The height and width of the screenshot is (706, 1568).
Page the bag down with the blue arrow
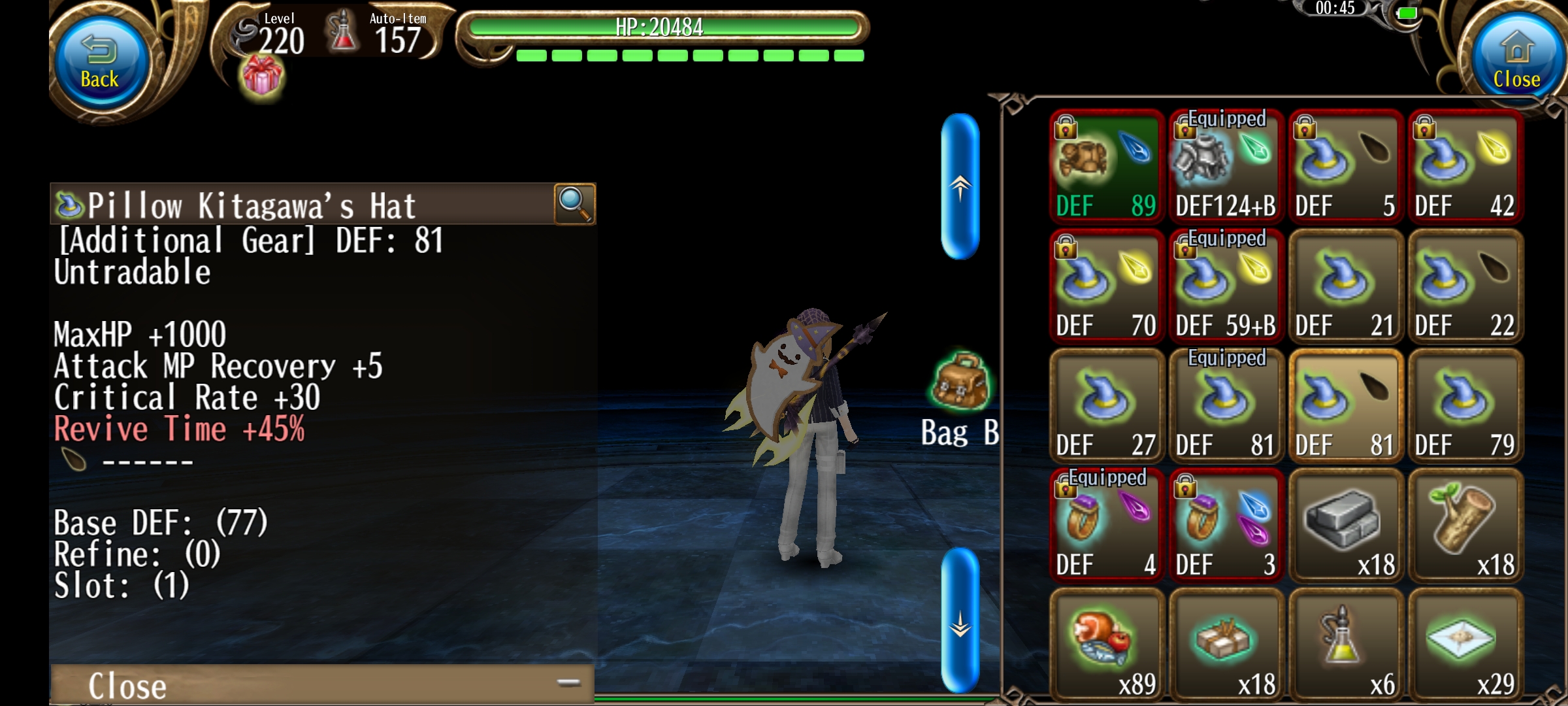point(960,621)
